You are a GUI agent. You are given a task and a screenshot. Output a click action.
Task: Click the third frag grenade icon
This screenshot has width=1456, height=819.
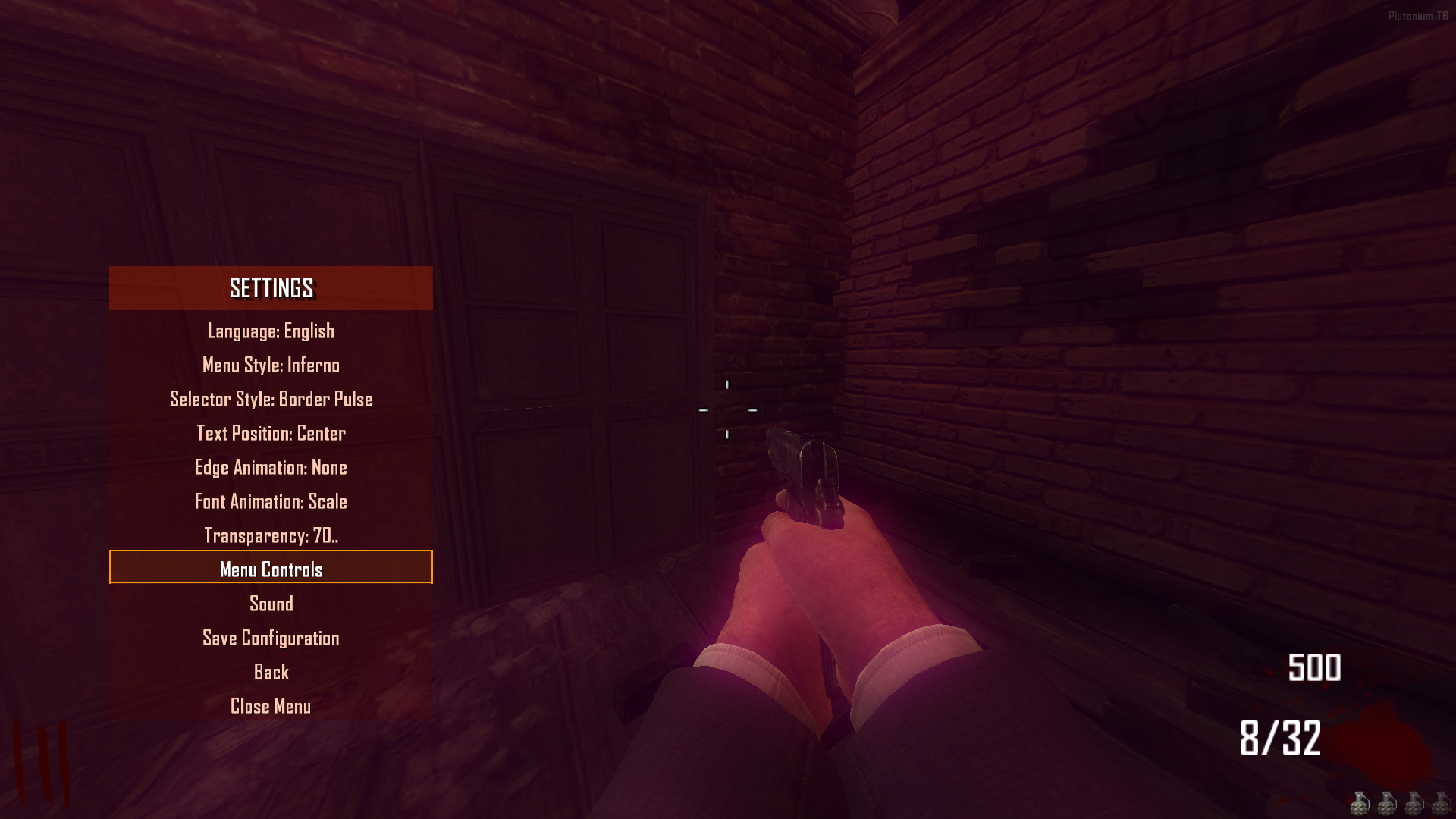coord(1414,805)
